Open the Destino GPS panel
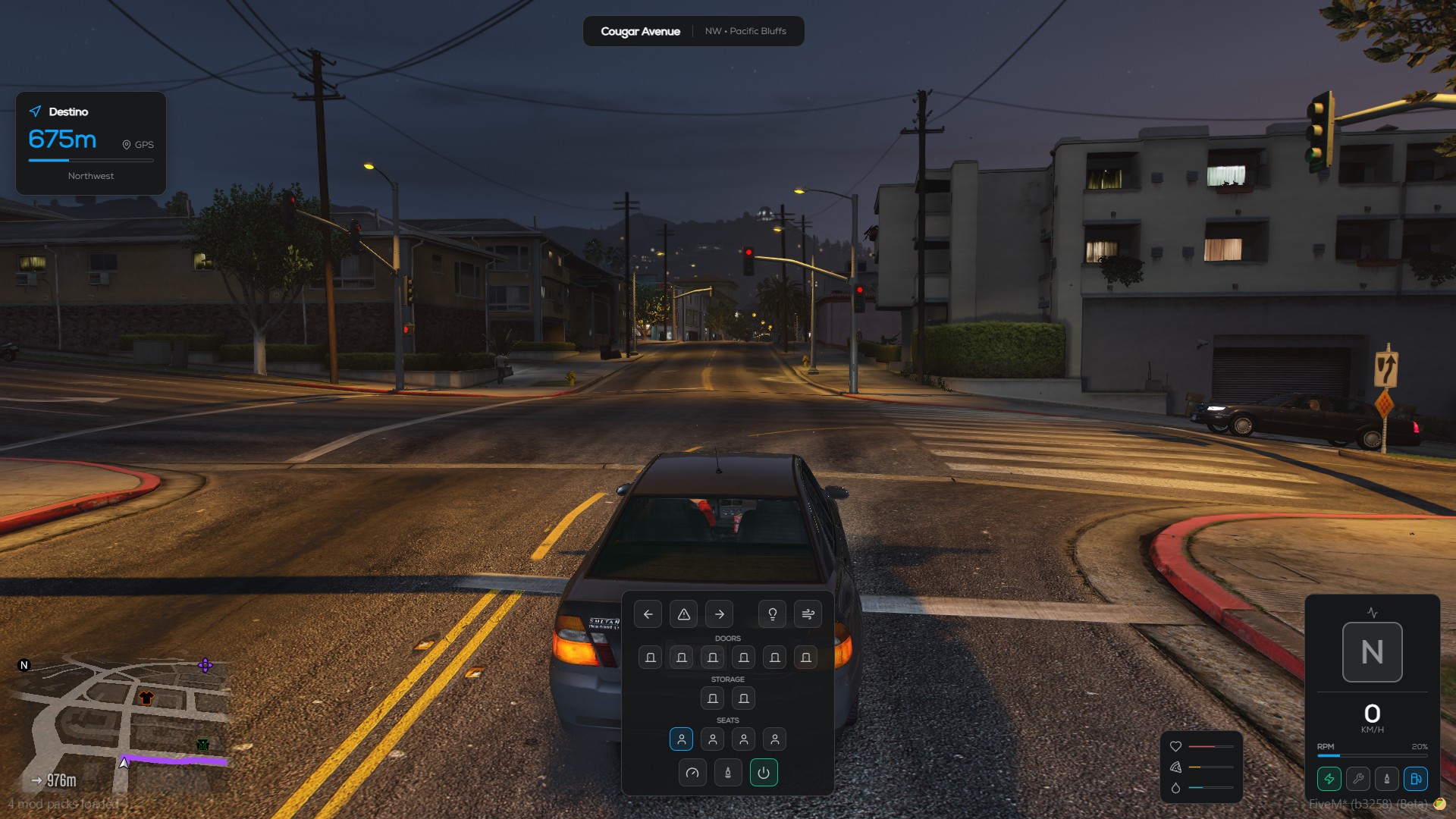Image resolution: width=1456 pixels, height=819 pixels. click(91, 143)
